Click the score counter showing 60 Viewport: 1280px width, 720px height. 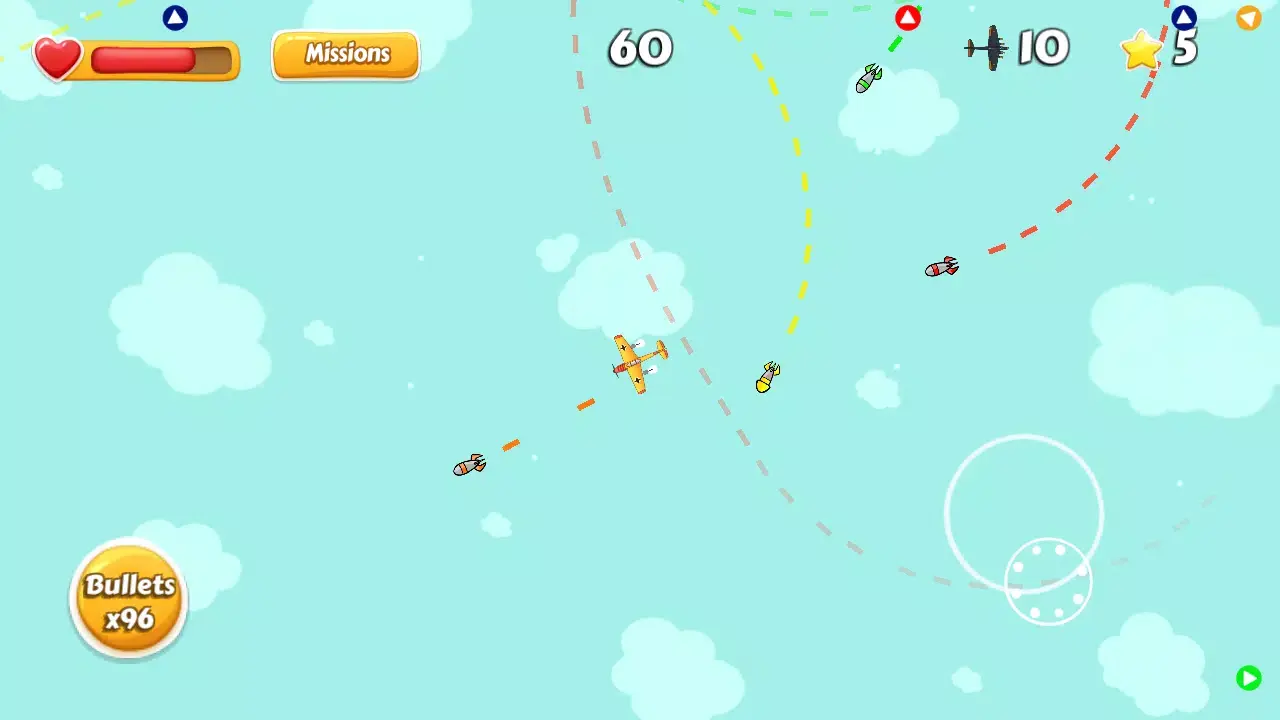640,48
